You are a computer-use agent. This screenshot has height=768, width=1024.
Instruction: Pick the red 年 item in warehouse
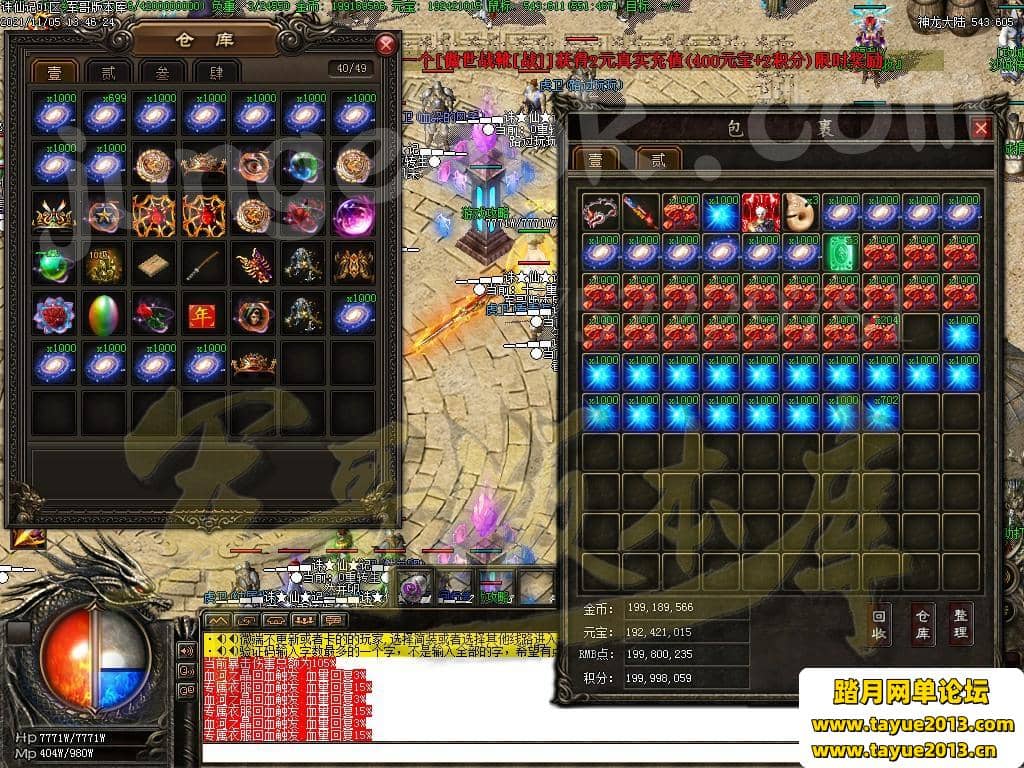pos(203,315)
